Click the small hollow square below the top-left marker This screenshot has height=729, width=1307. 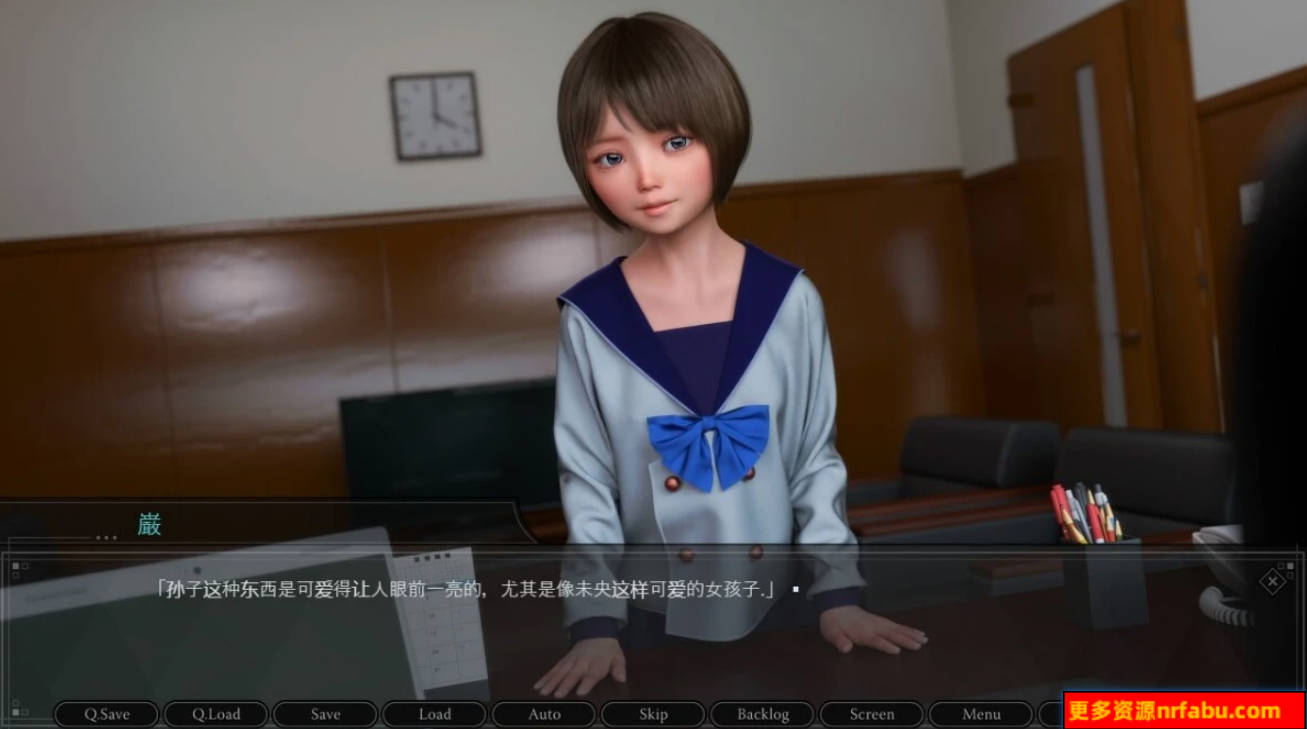(16, 575)
